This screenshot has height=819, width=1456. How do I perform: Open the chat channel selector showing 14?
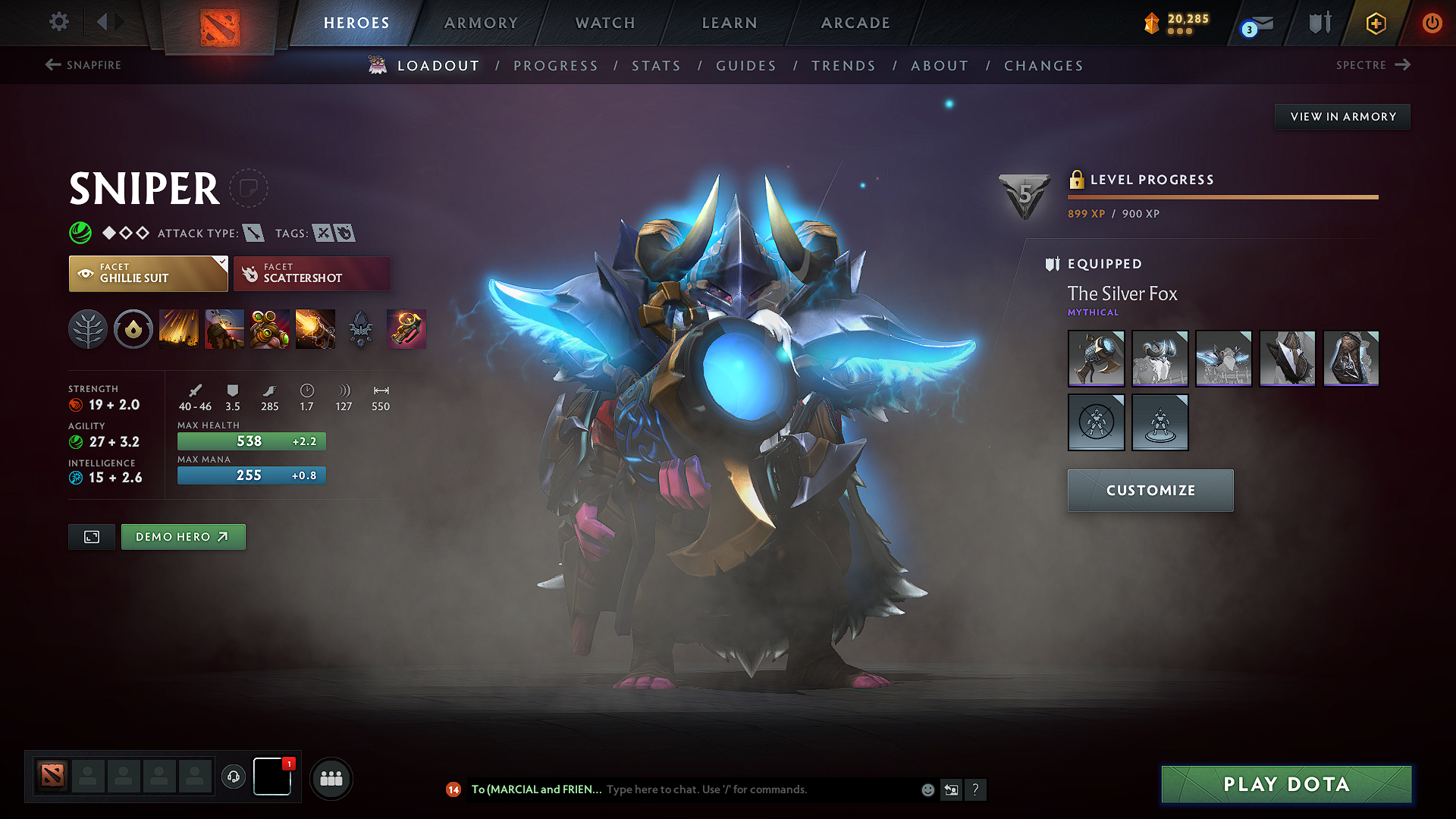(x=453, y=789)
